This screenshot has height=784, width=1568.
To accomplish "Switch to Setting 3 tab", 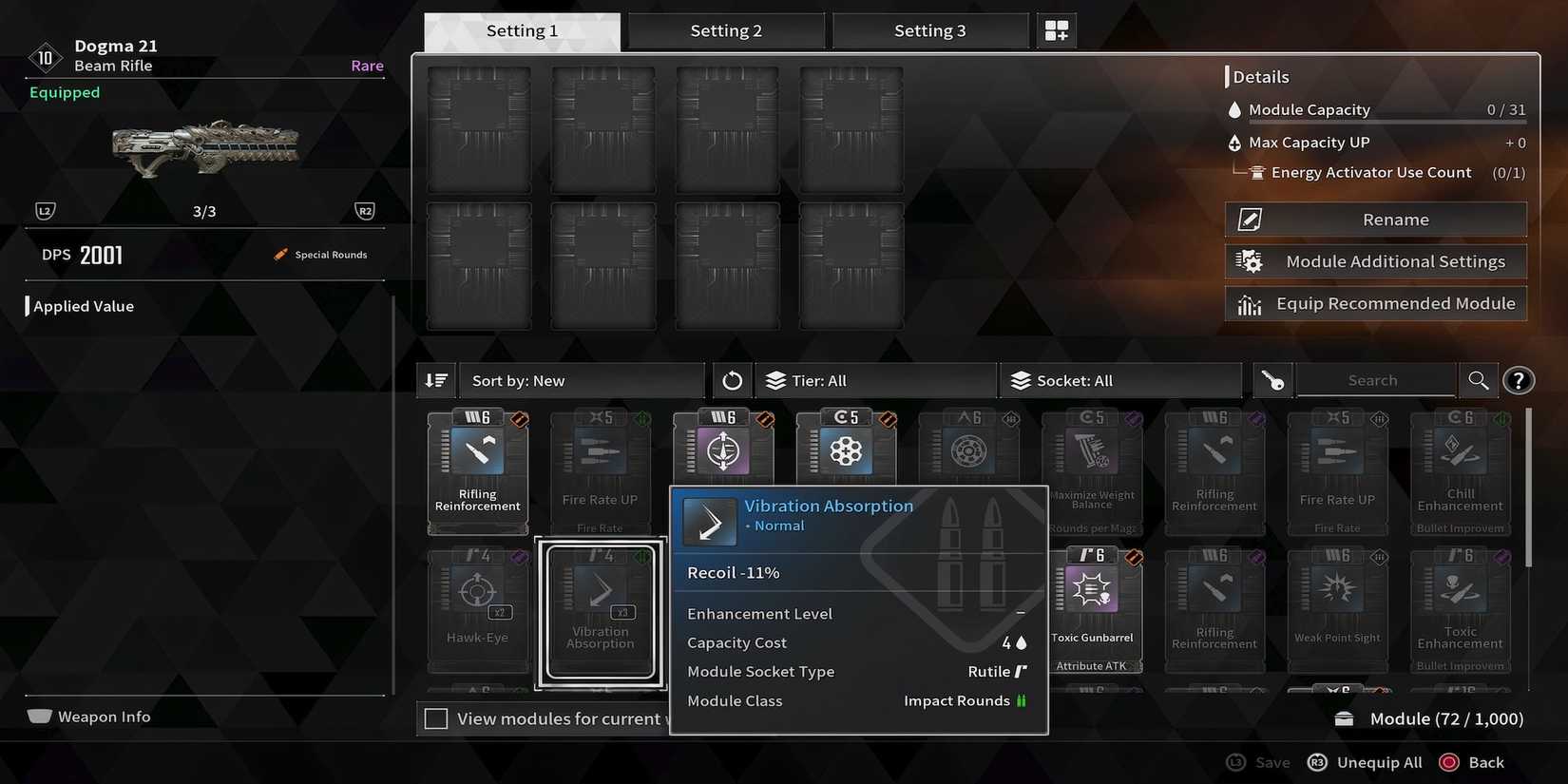I will click(930, 29).
